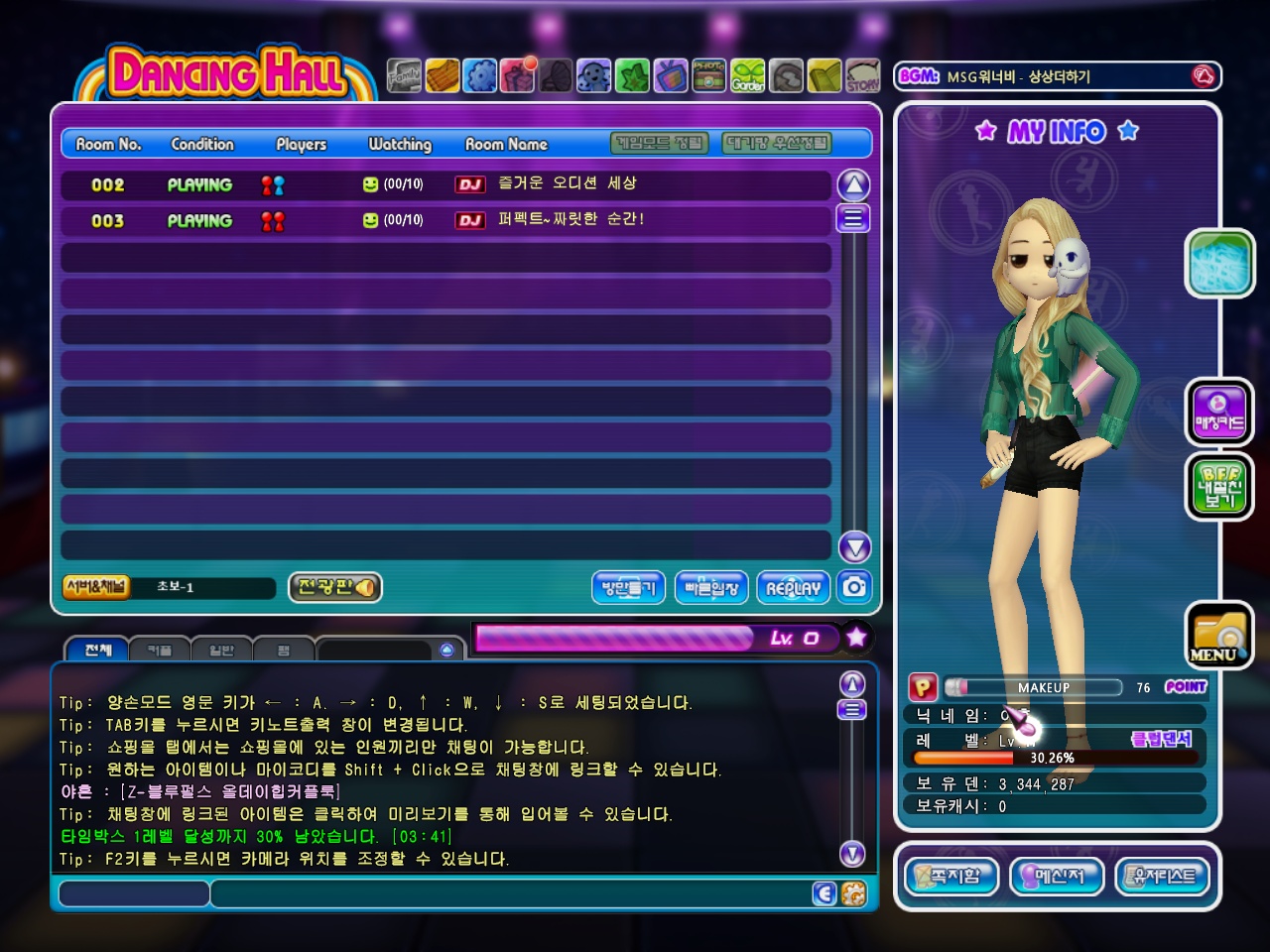Viewport: 1270px width, 952px height.
Task: Sort rooms using the 게임모드 정렬 button
Action: (x=659, y=144)
